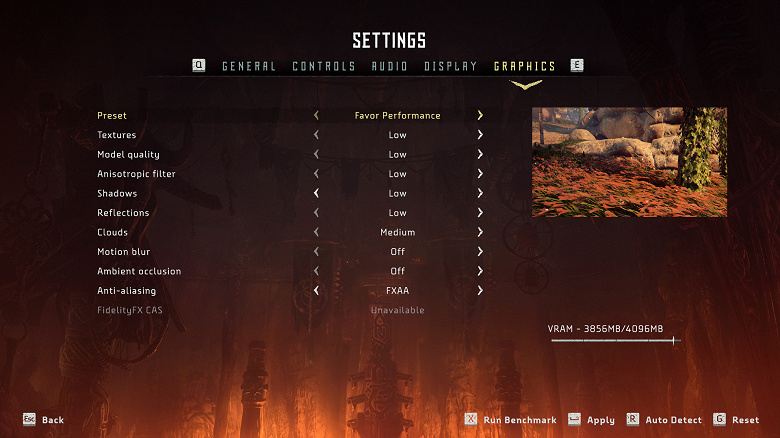Image resolution: width=780 pixels, height=438 pixels.
Task: Change Ambient occlusion with its right arrow
Action: tap(480, 271)
